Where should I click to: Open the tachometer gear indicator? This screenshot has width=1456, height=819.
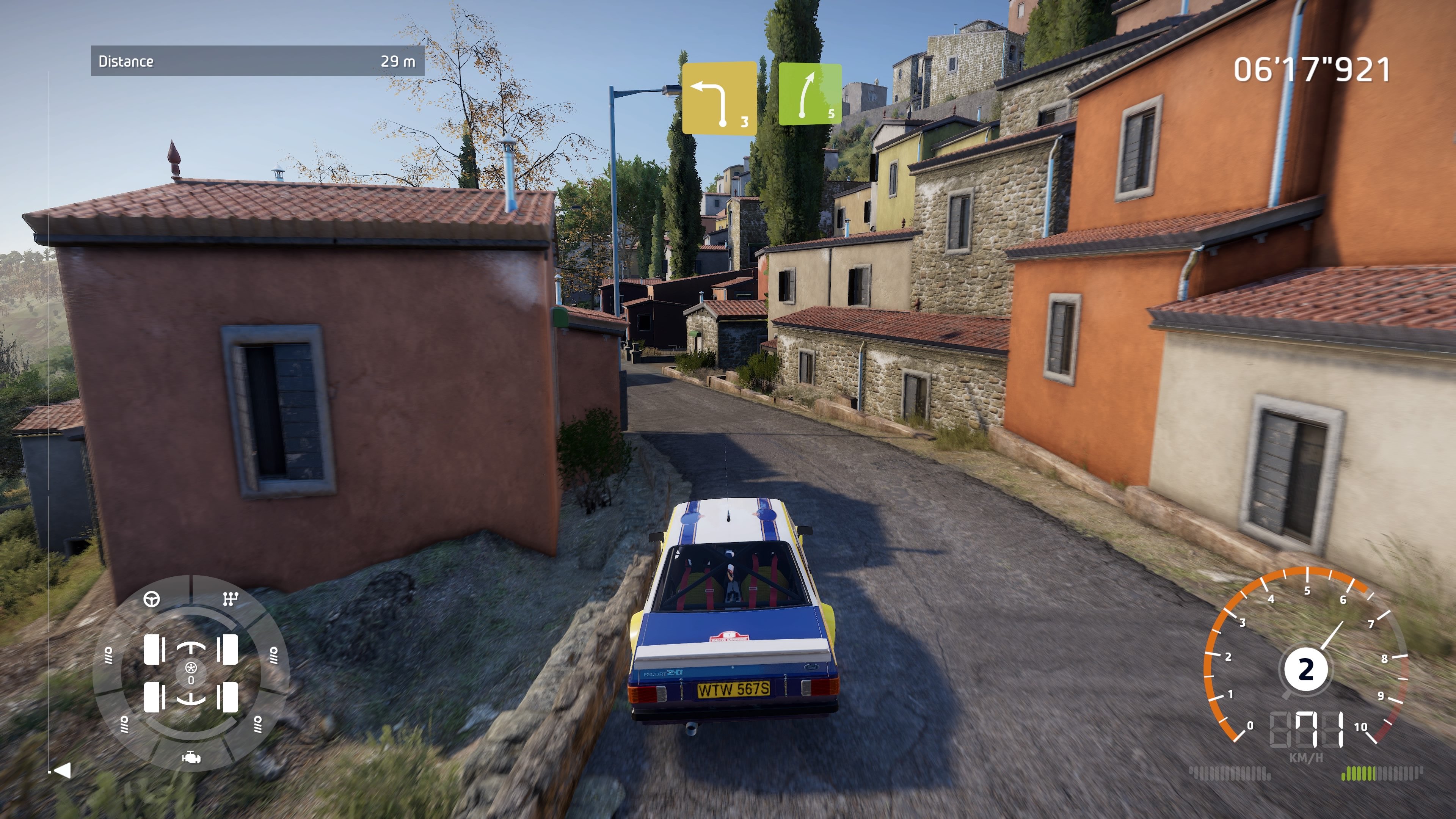pos(1305,670)
